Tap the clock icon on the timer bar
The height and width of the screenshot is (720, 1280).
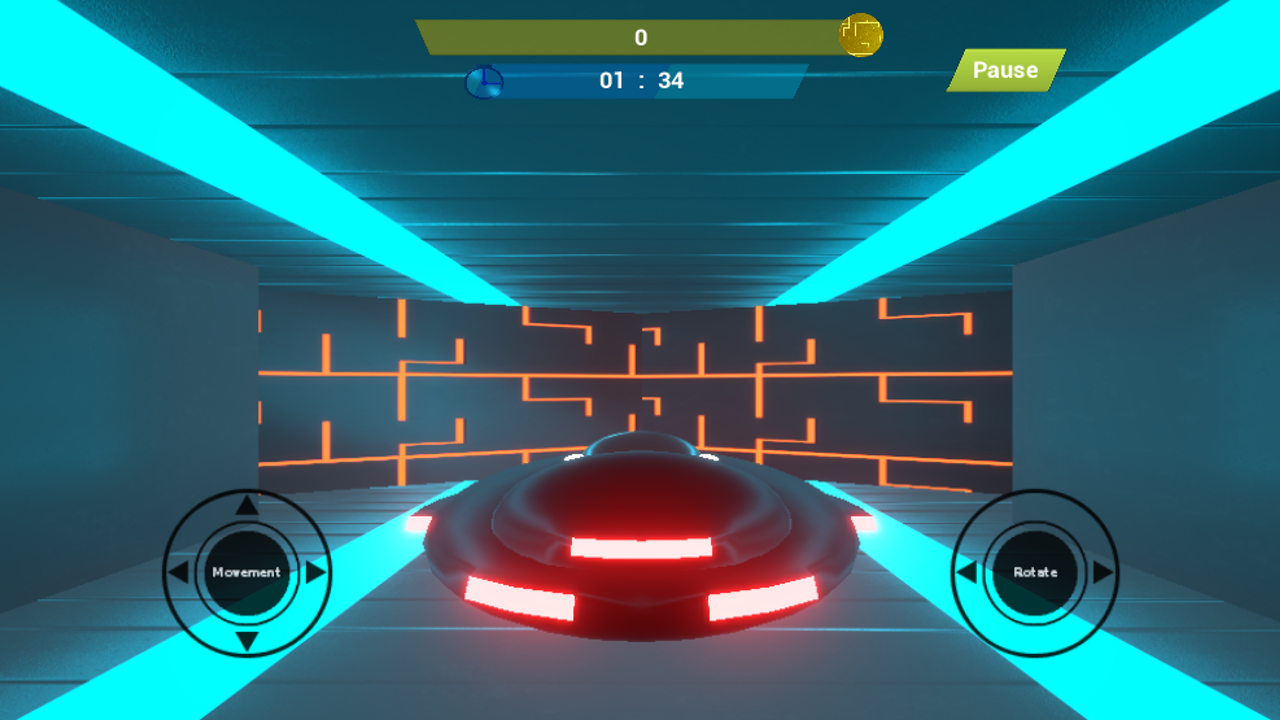(x=483, y=82)
